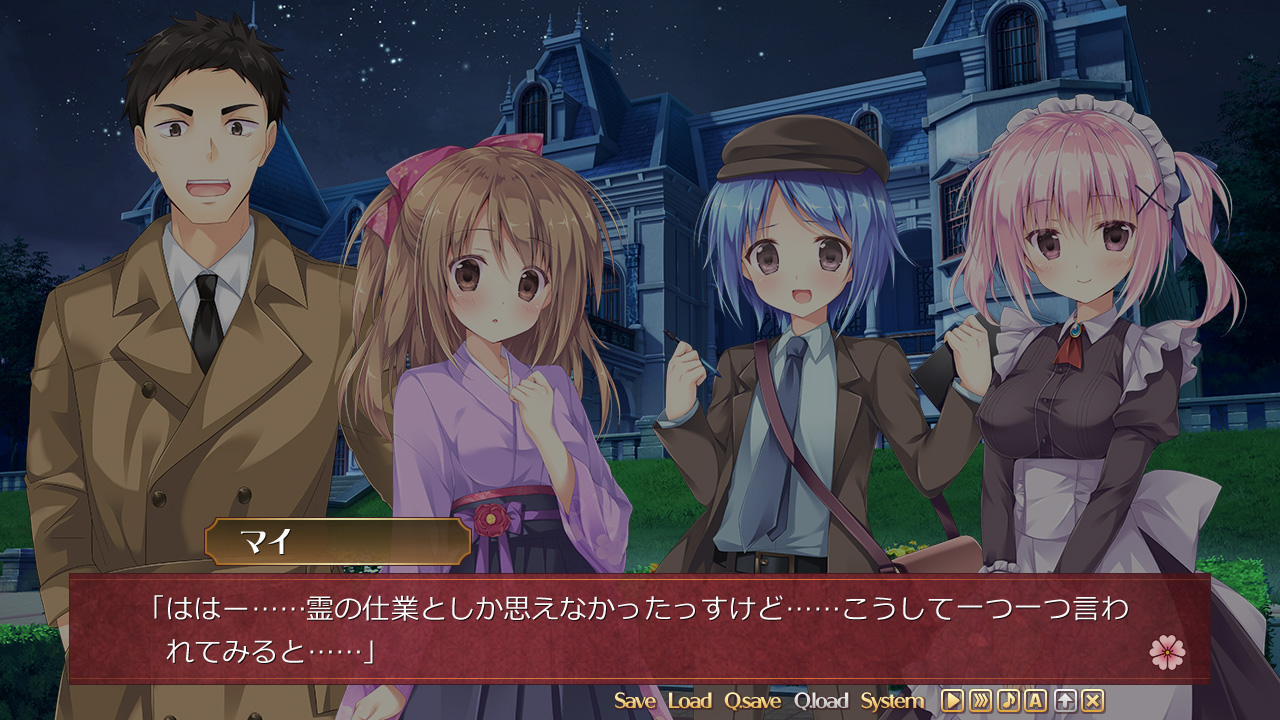Screen dimensions: 1280x720
Task: Activate the triple-chevron skip button
Action: click(980, 701)
